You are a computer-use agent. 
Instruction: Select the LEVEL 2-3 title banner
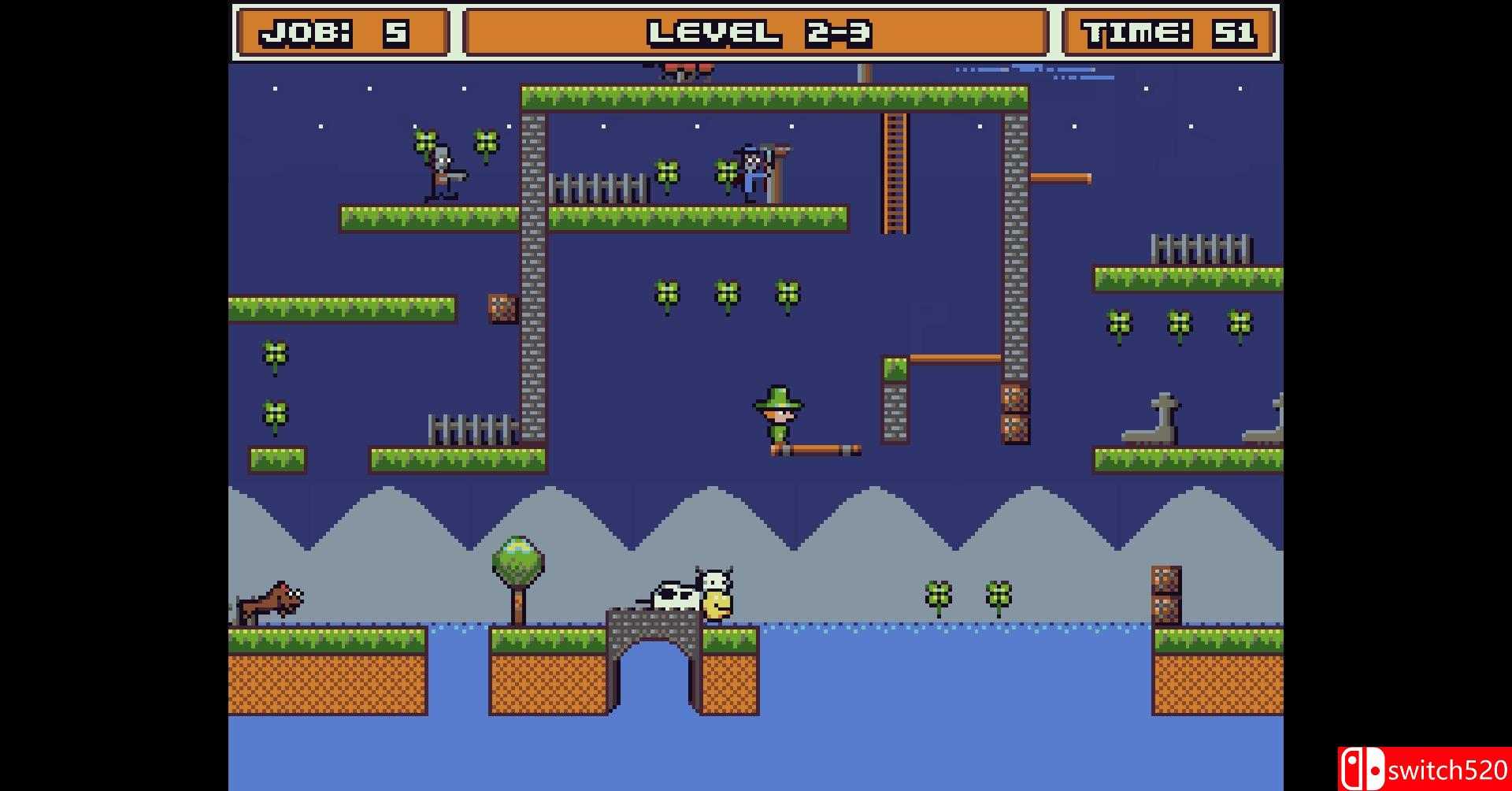[756, 32]
